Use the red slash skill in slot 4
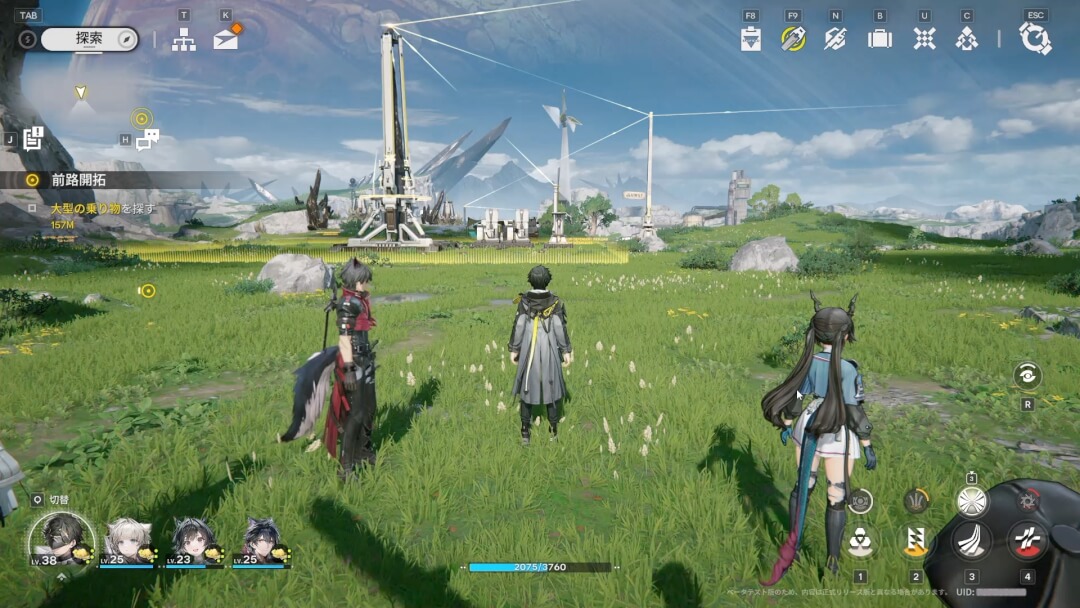The image size is (1080, 608). pyautogui.click(x=1027, y=541)
